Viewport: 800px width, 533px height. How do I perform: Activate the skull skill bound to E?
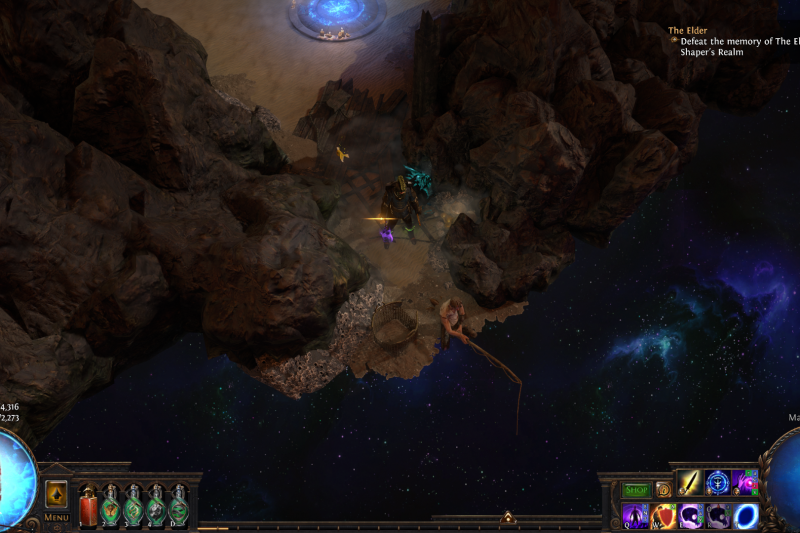tap(691, 516)
